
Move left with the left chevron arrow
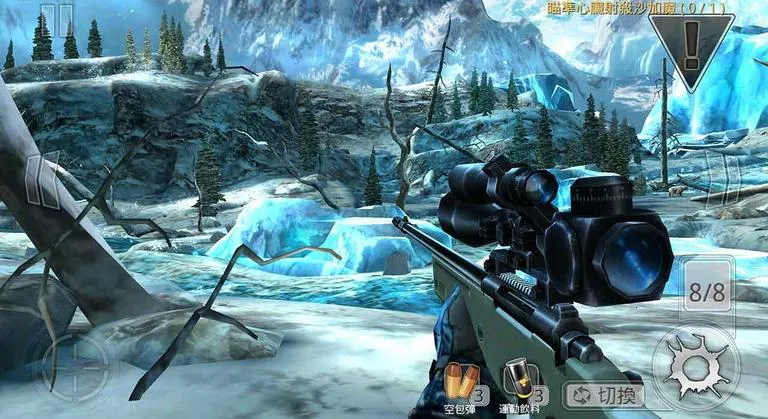40,182
